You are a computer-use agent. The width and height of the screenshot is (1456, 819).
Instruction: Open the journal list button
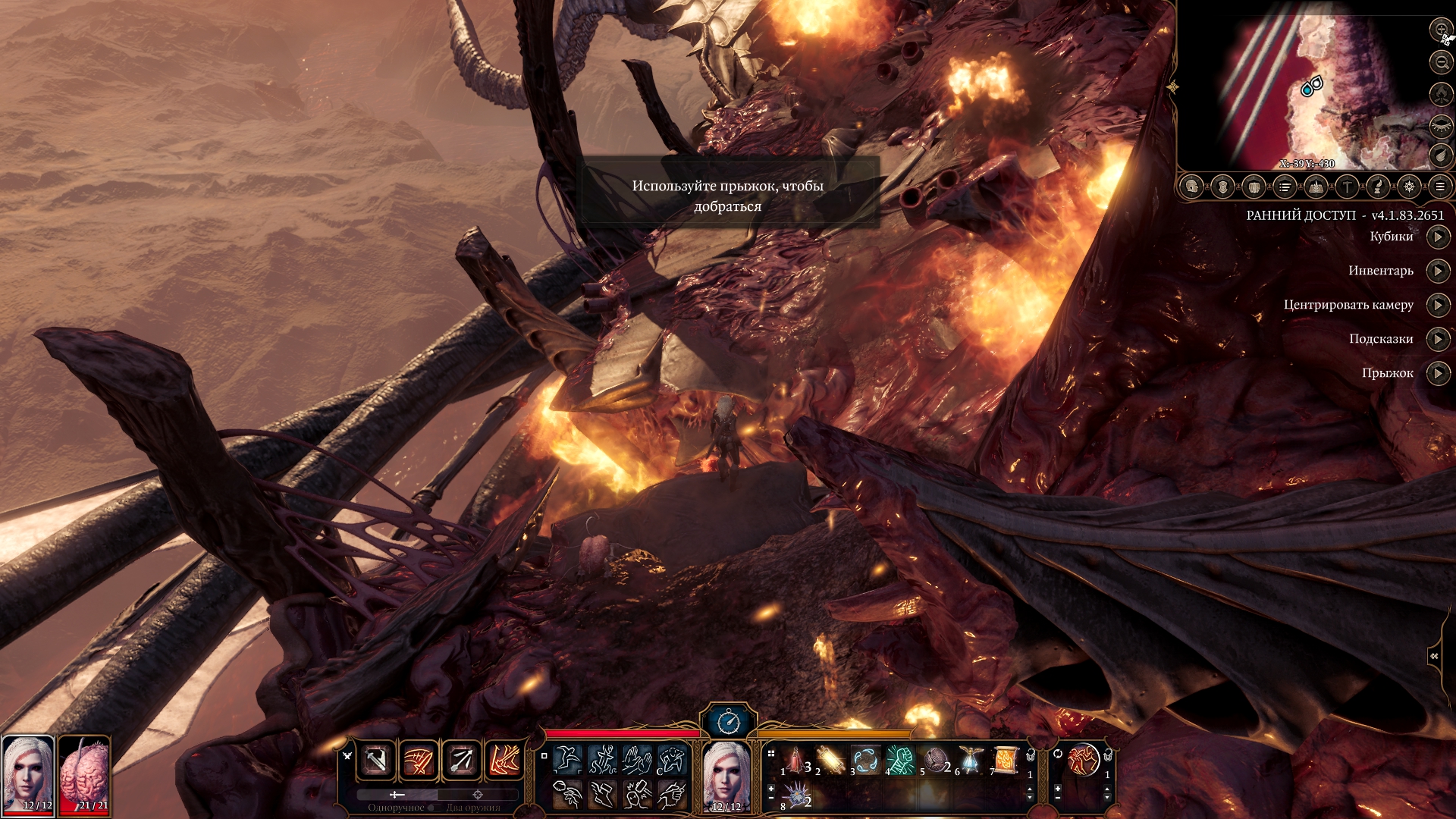1285,187
